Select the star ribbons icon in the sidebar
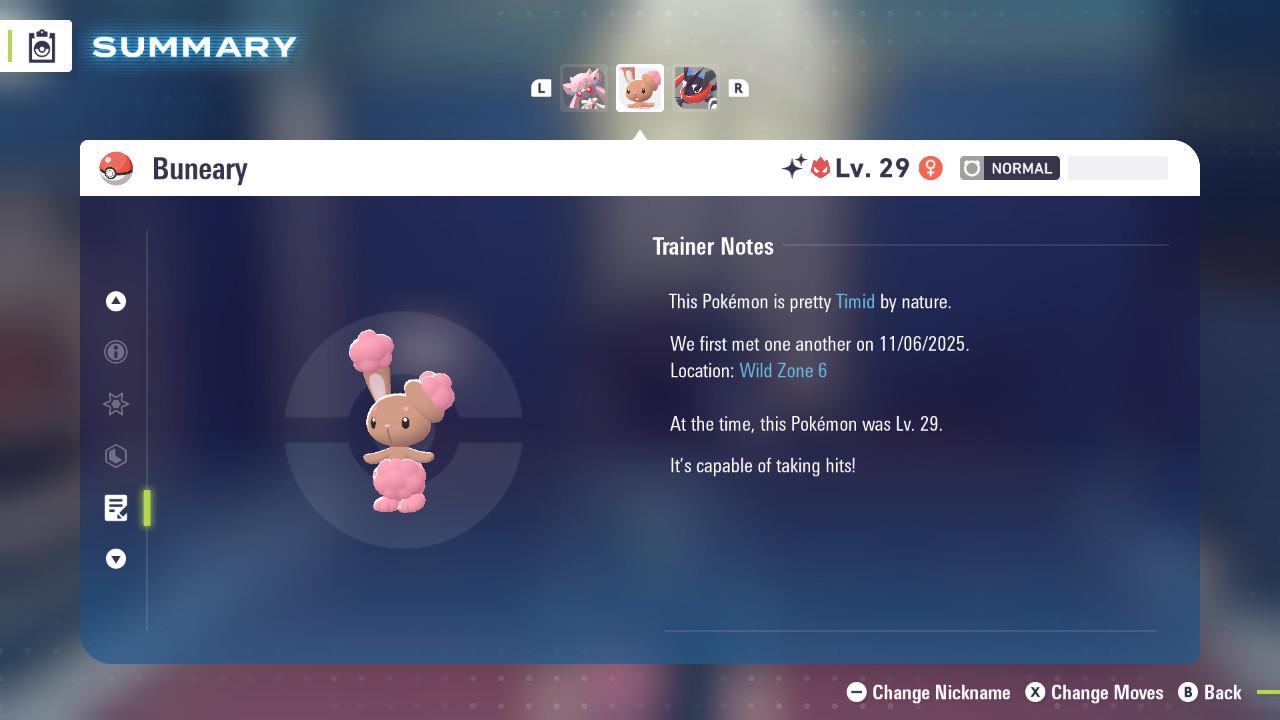The width and height of the screenshot is (1280, 720). coord(115,404)
